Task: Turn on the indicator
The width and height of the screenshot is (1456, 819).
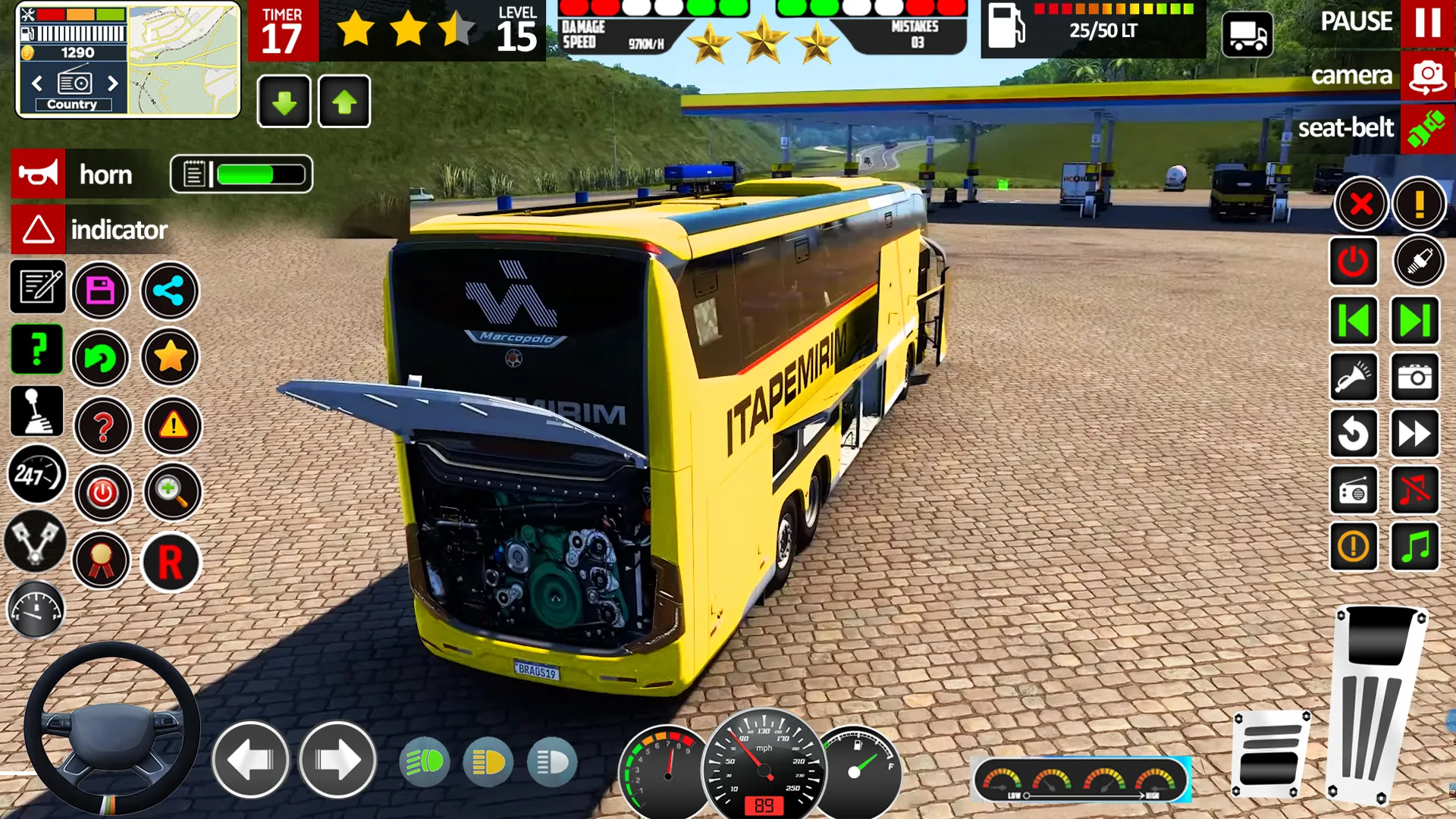Action: [x=38, y=230]
